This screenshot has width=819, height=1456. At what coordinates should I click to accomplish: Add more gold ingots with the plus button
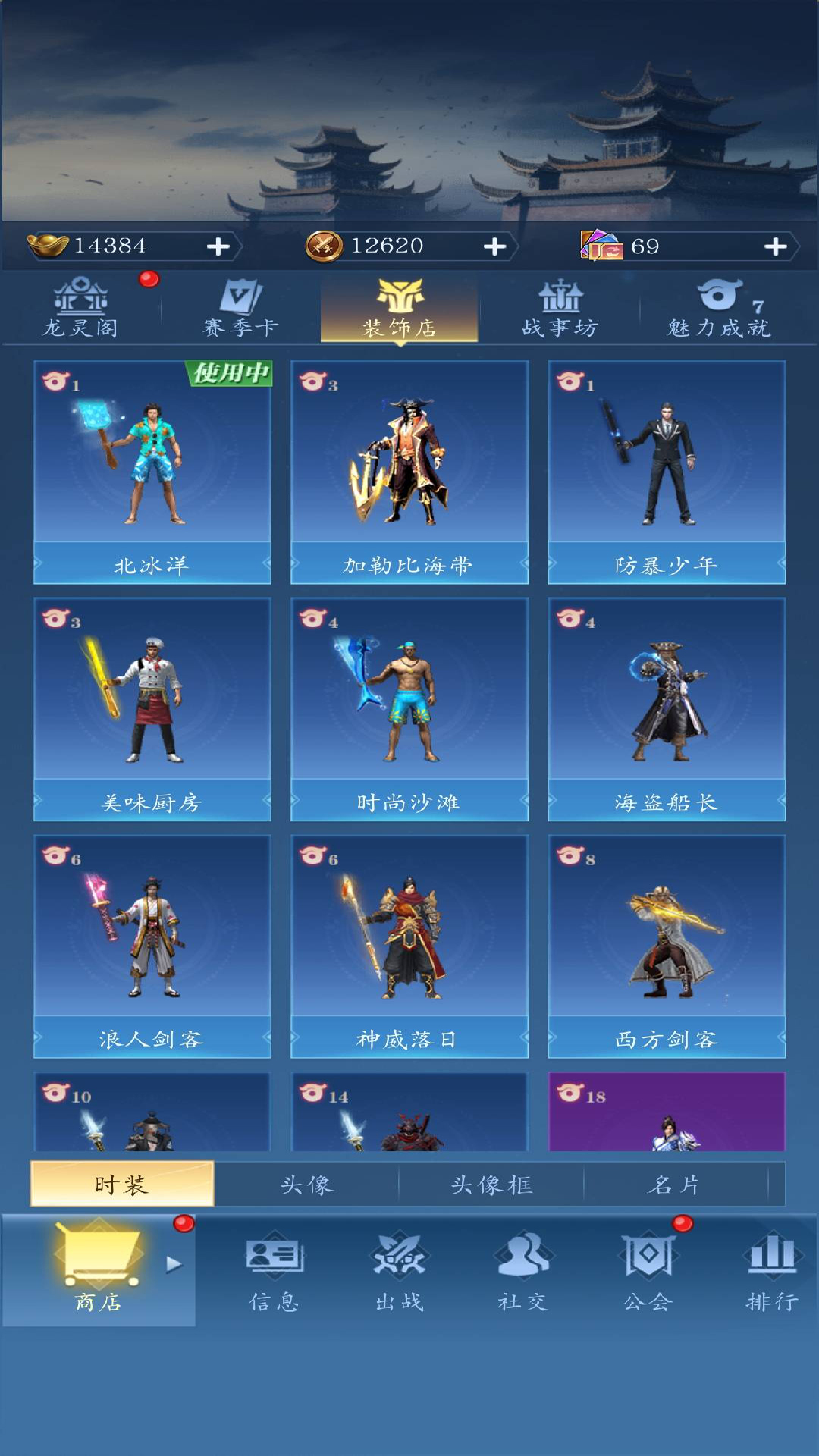pyautogui.click(x=218, y=246)
